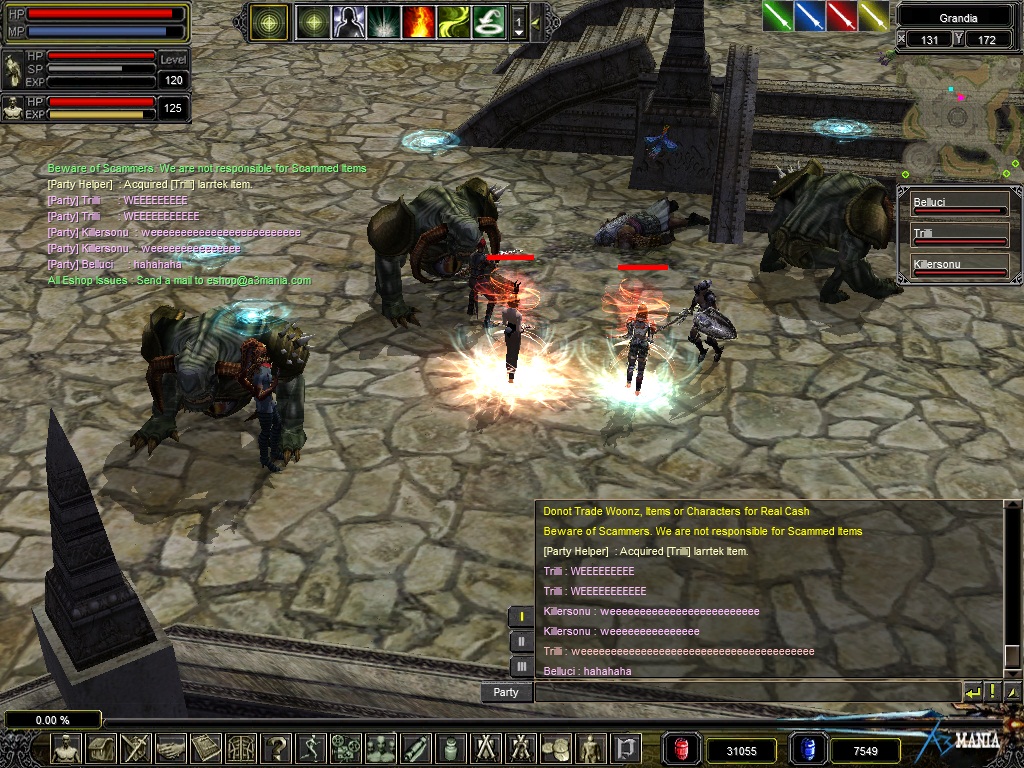Choose the blue sword element slot

coord(809,15)
